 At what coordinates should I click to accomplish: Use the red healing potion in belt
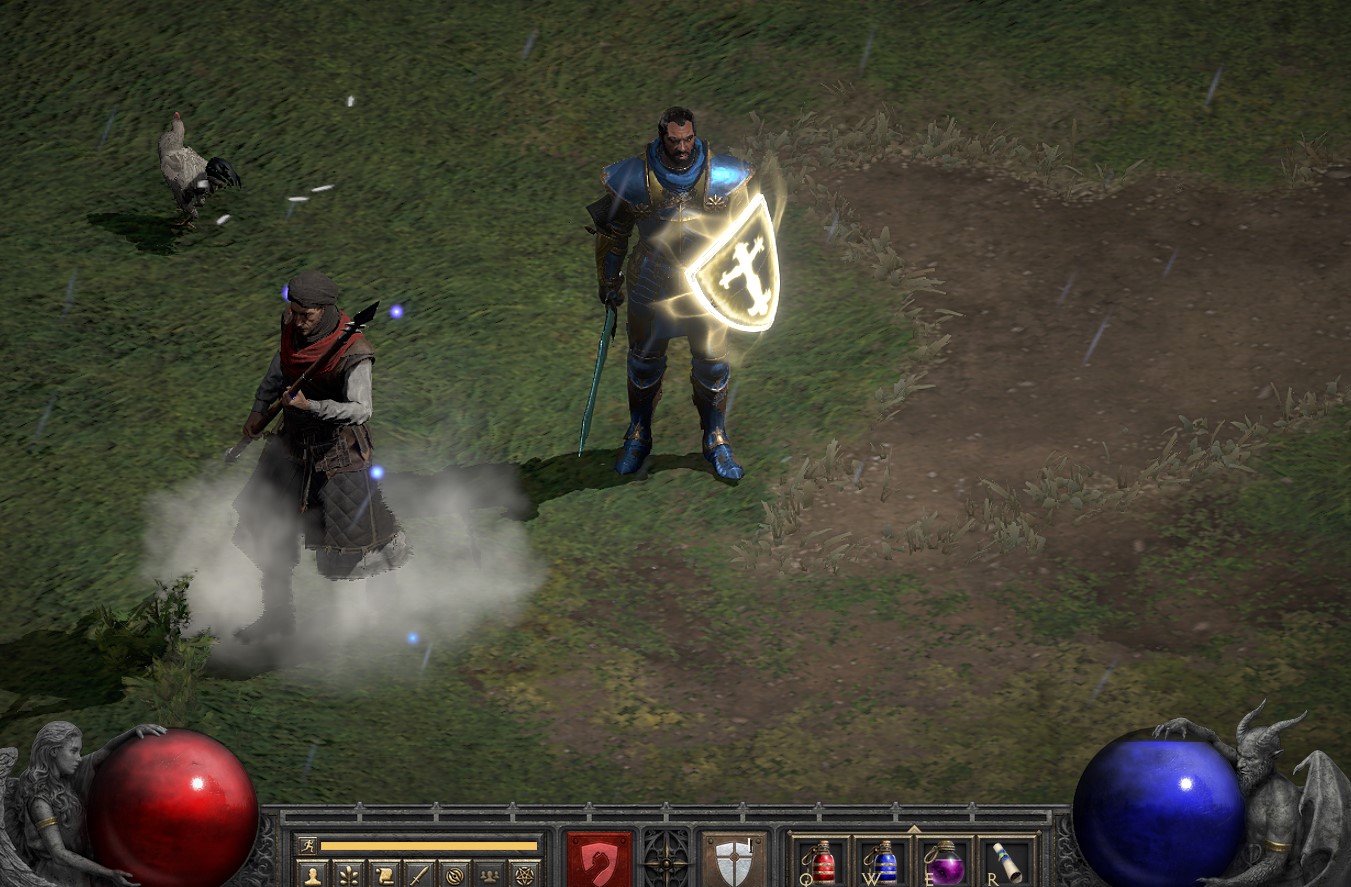tap(822, 862)
